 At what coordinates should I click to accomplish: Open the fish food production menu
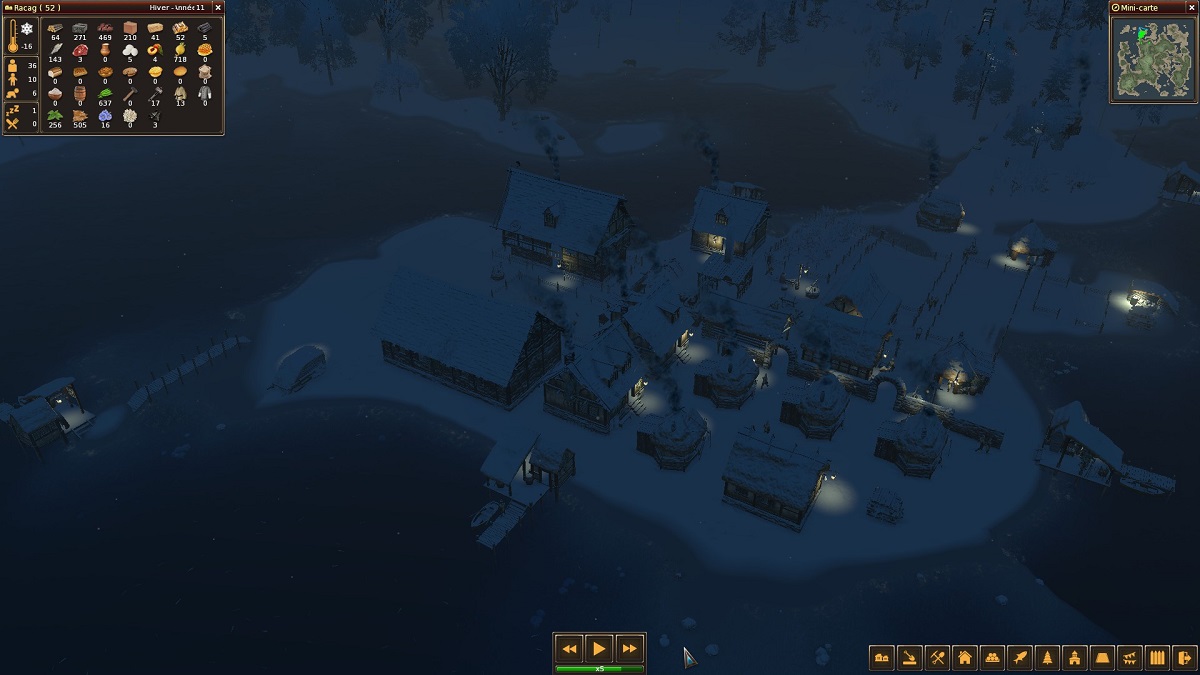[1020, 658]
